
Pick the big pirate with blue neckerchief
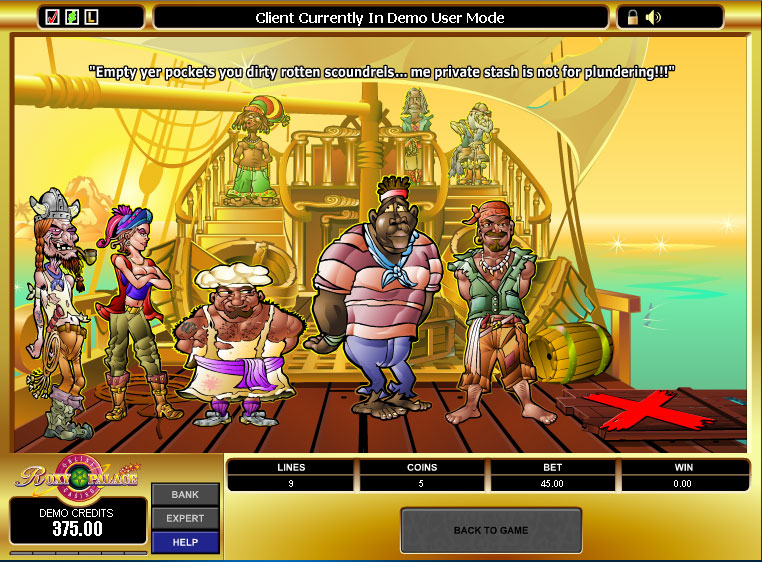pos(378,300)
